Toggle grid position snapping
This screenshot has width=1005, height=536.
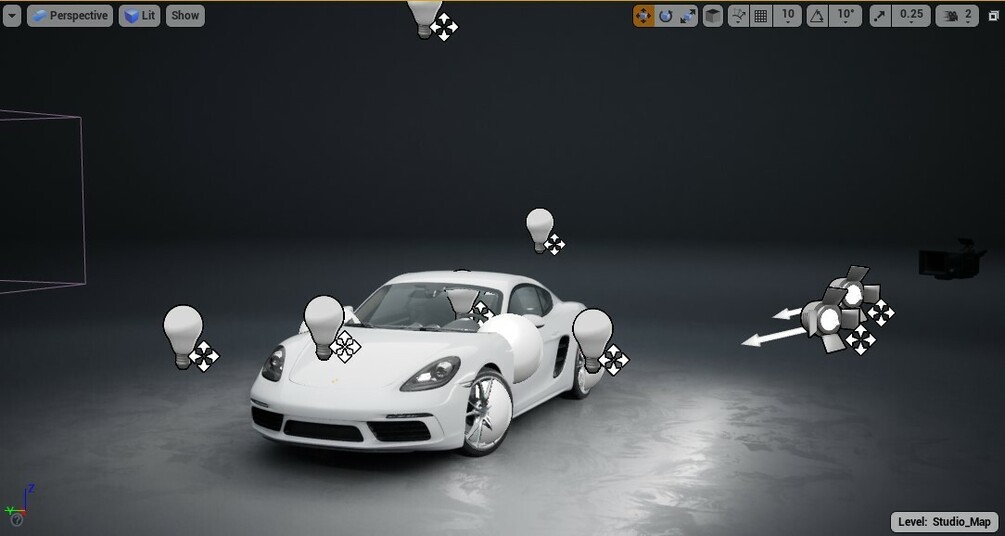[x=761, y=16]
